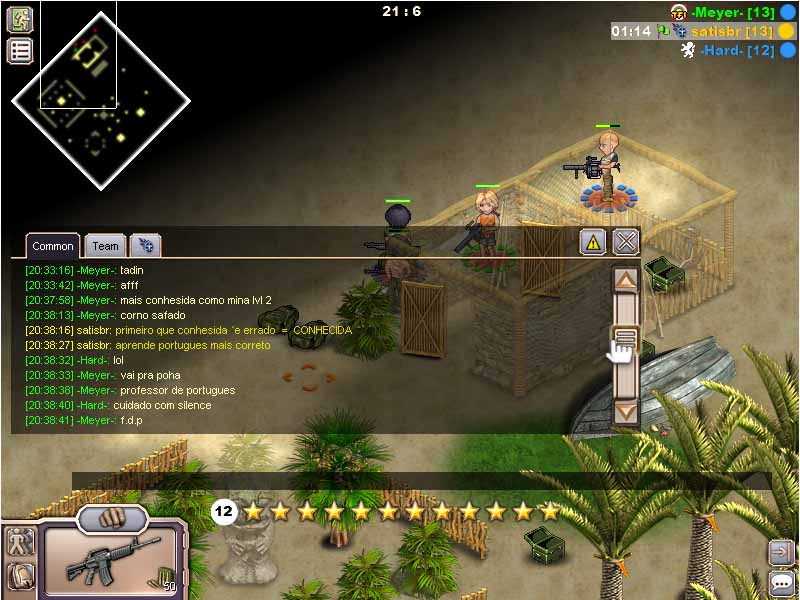This screenshot has width=800, height=600.
Task: Switch to the Common chat tab
Action: (52, 245)
